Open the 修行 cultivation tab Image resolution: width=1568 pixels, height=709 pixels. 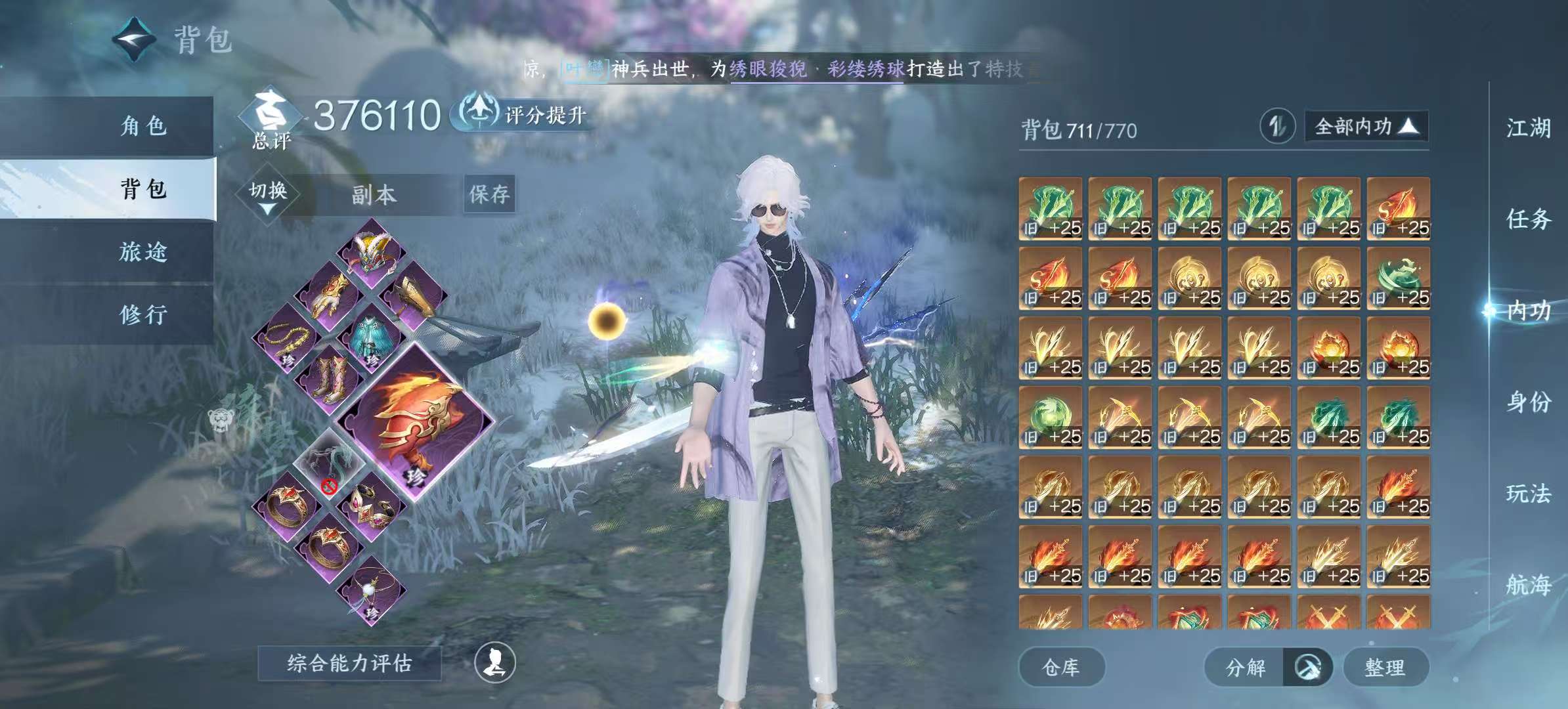[143, 315]
